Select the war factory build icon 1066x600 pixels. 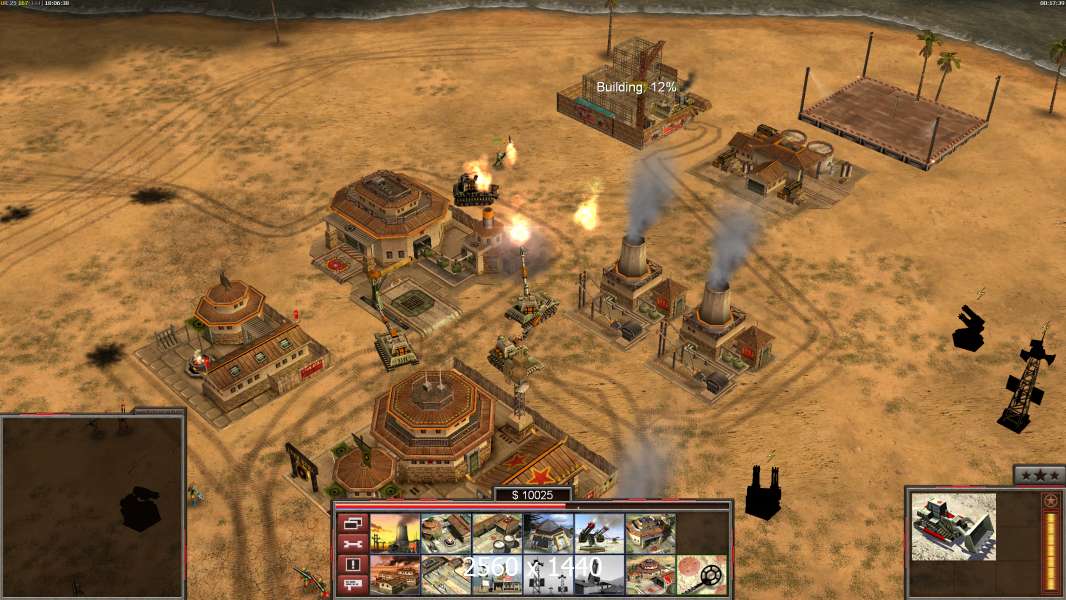click(x=650, y=534)
